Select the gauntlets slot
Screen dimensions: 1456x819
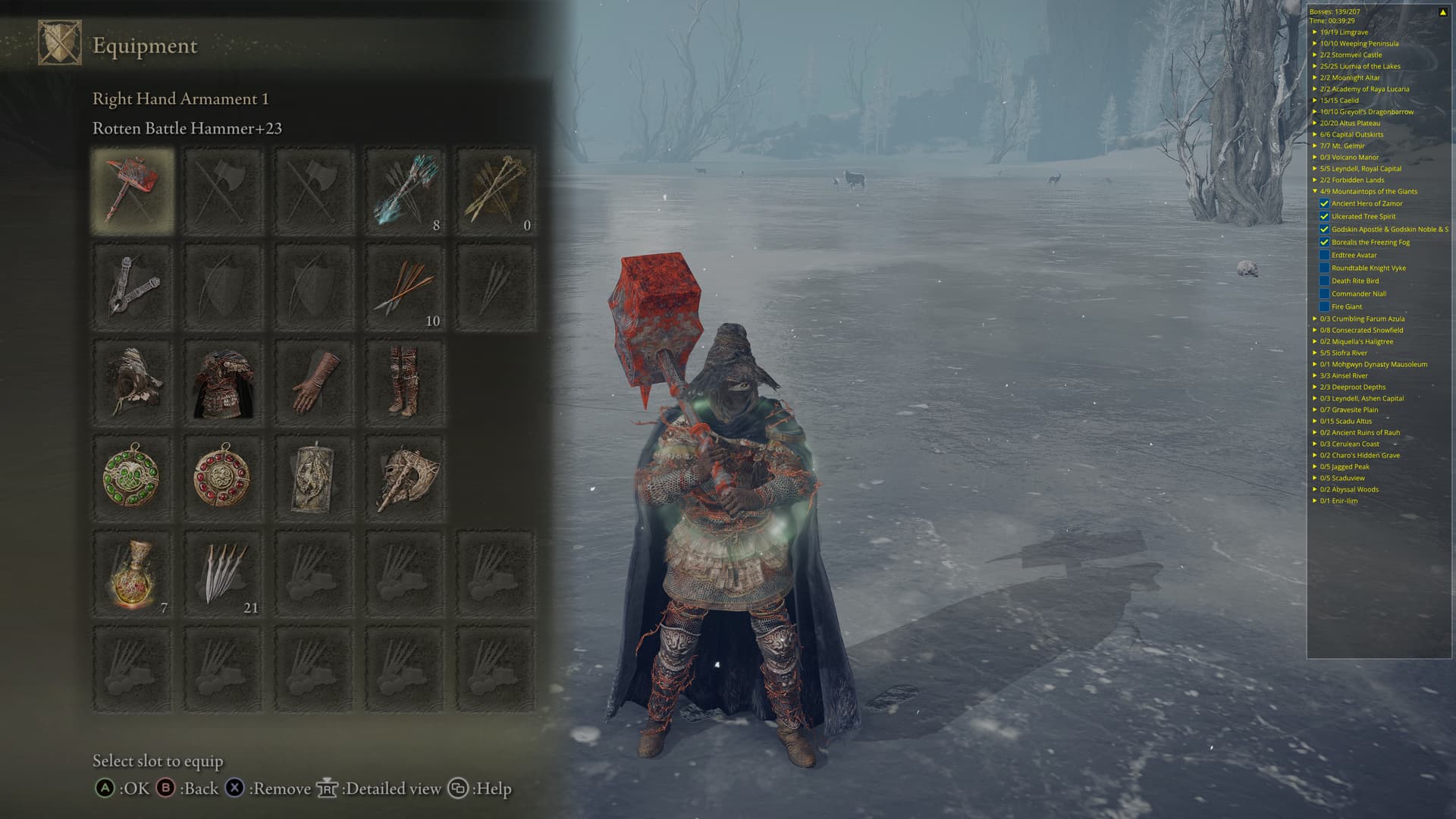point(314,383)
